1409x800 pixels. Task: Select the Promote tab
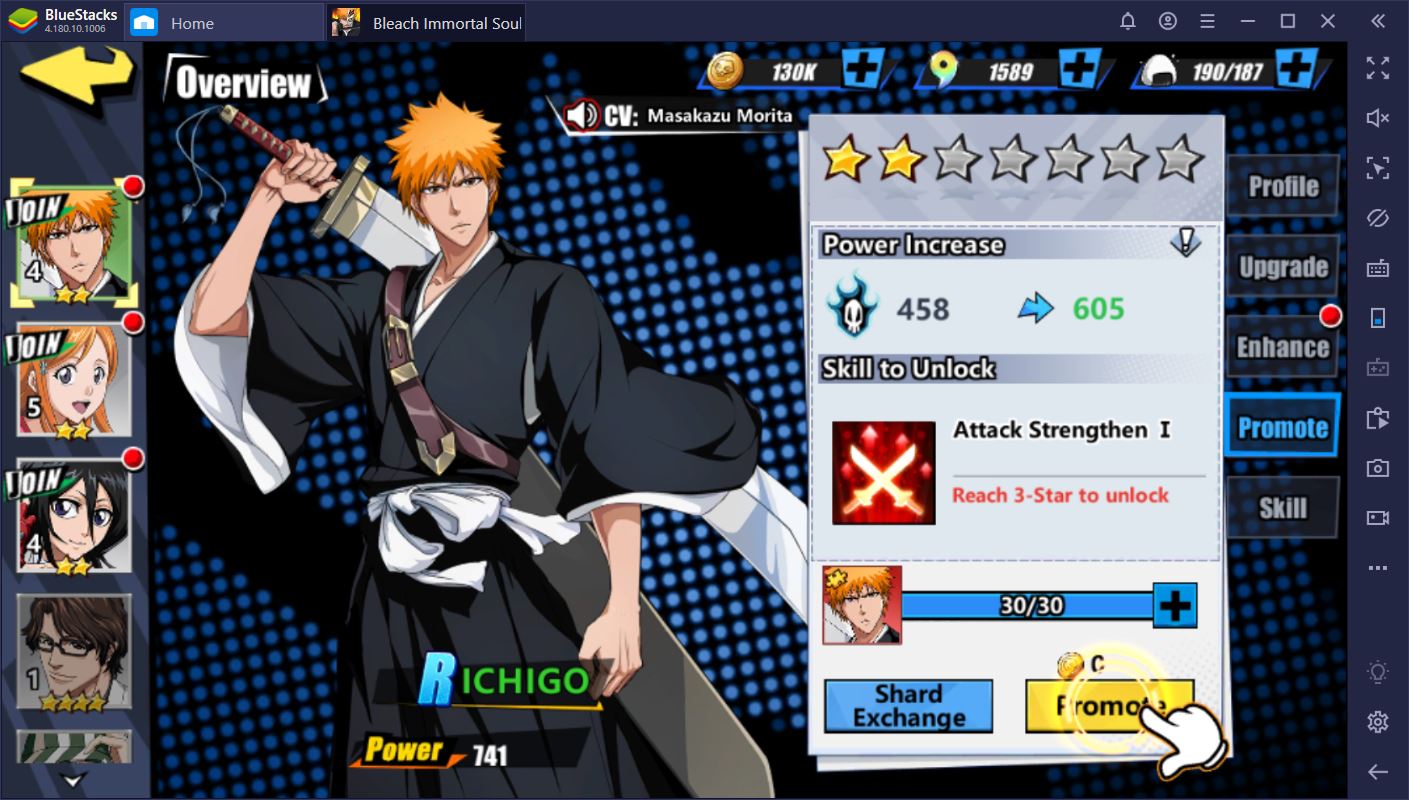pyautogui.click(x=1282, y=428)
